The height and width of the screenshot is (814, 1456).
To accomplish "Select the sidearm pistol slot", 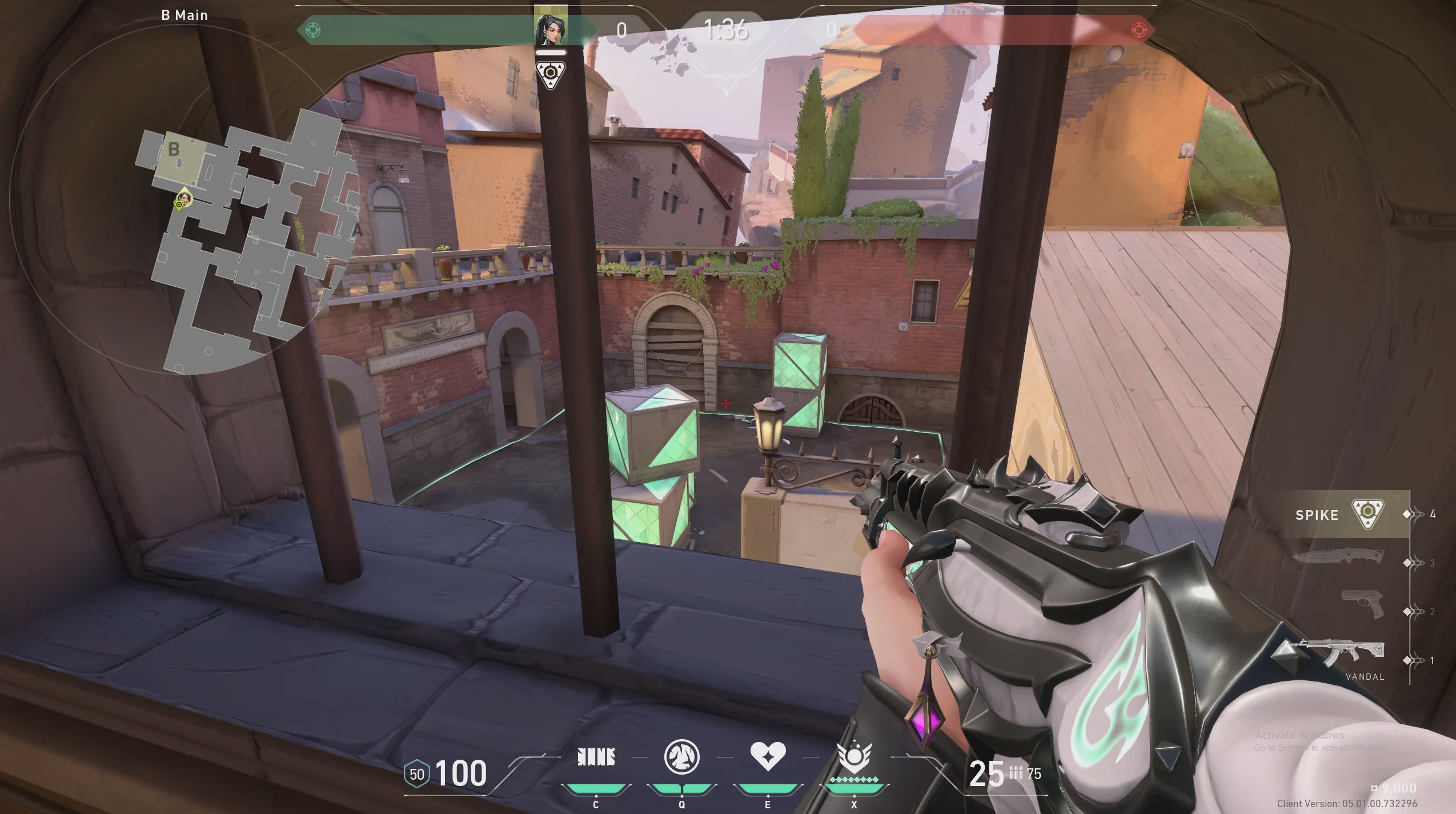I will point(1362,604).
